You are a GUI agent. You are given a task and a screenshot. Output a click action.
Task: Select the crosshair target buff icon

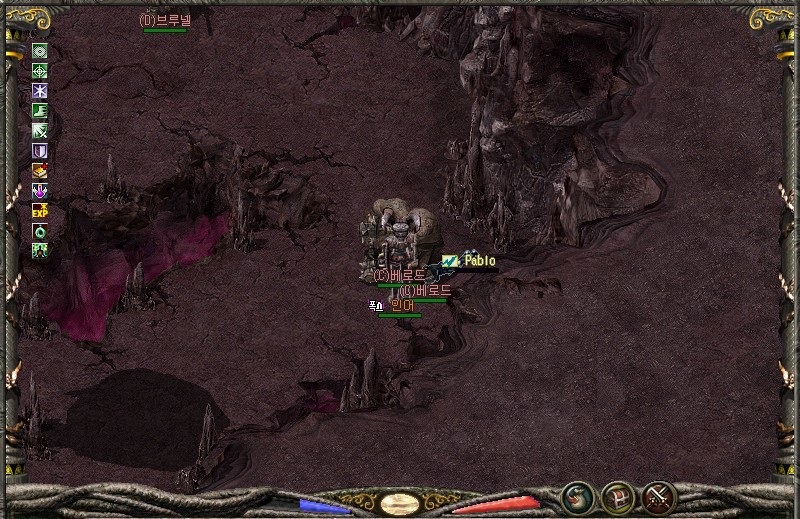(x=40, y=71)
